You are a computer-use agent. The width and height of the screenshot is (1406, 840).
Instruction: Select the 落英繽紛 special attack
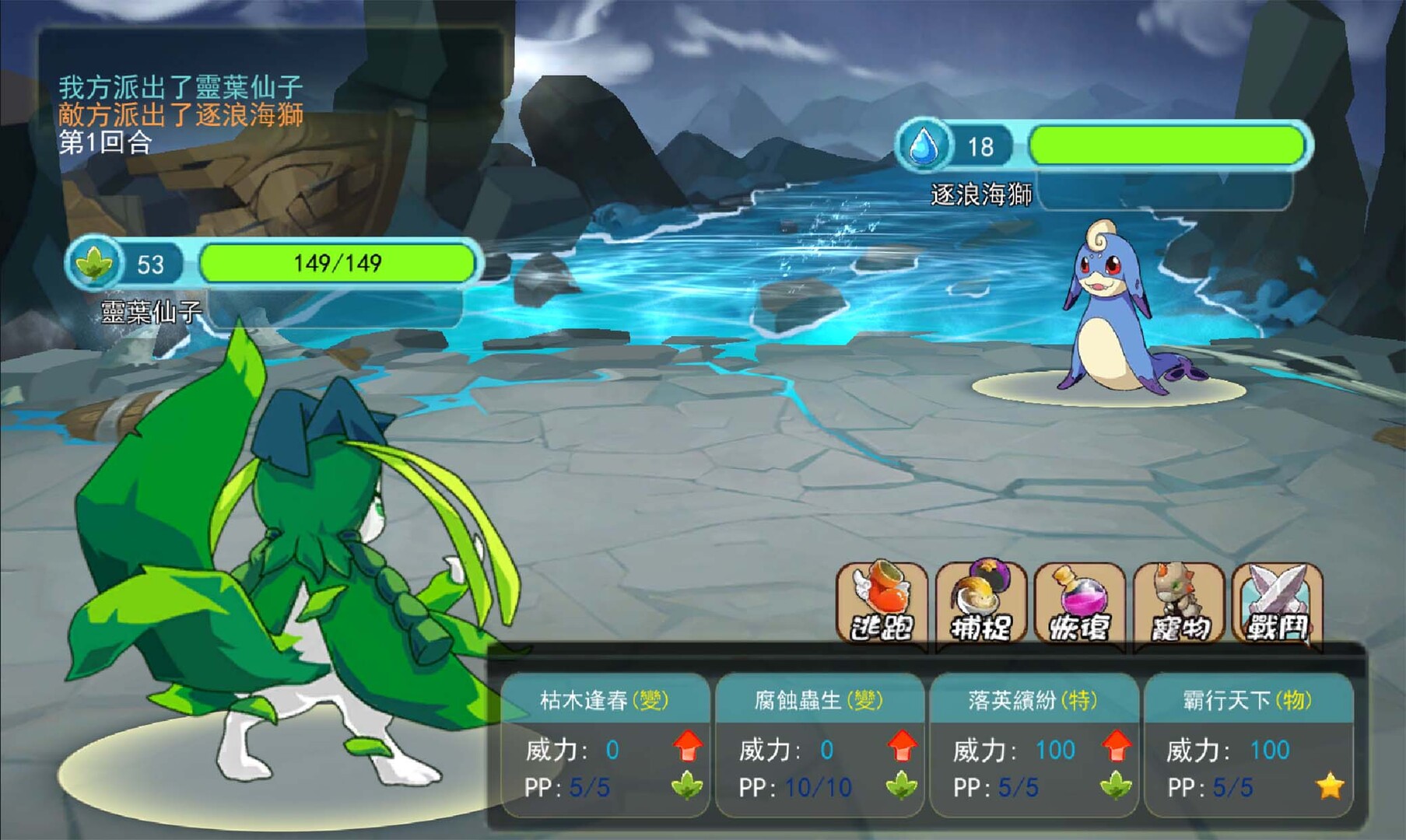pos(1033,745)
